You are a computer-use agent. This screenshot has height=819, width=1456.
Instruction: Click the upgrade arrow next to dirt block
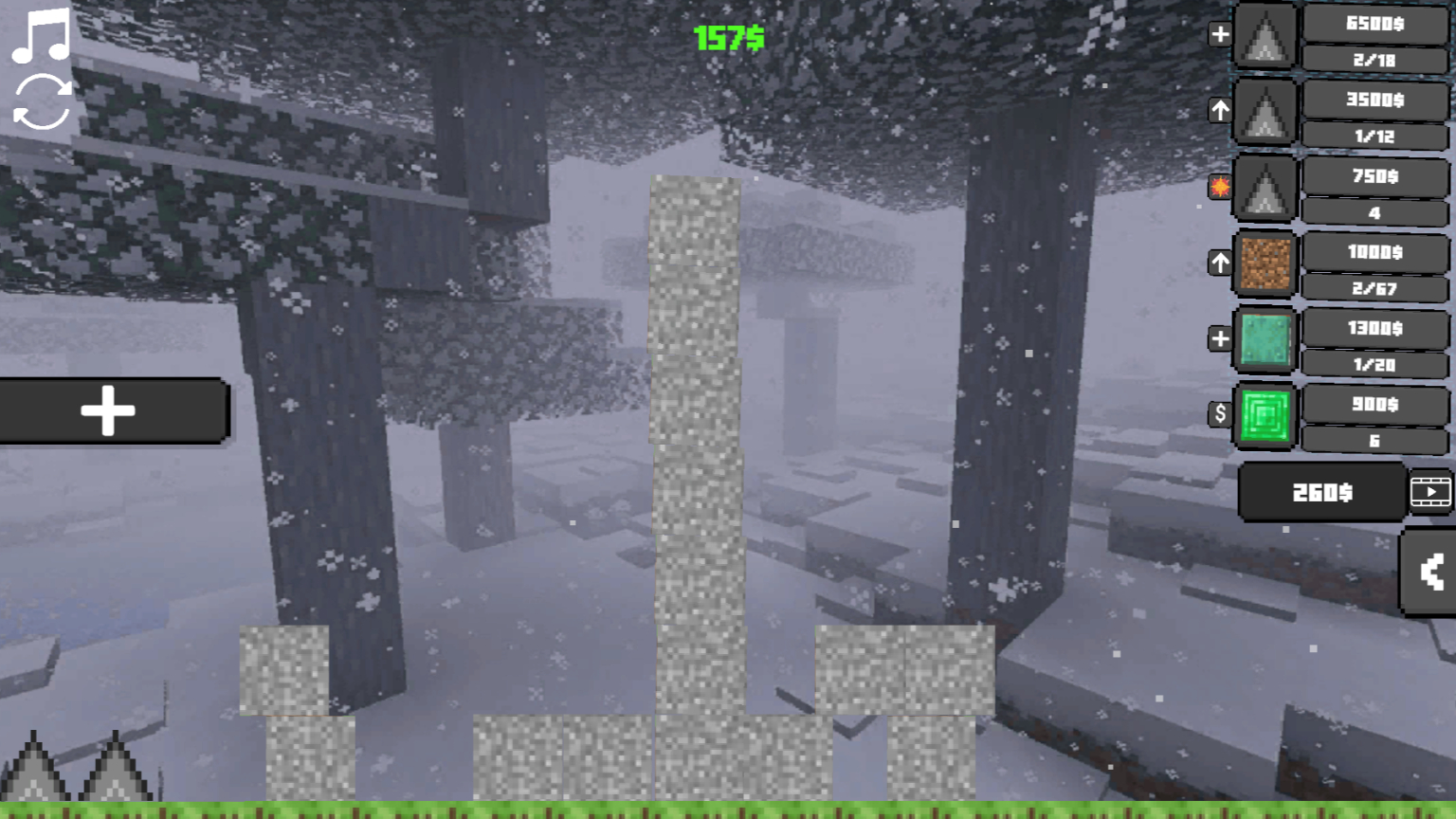pyautogui.click(x=1220, y=263)
